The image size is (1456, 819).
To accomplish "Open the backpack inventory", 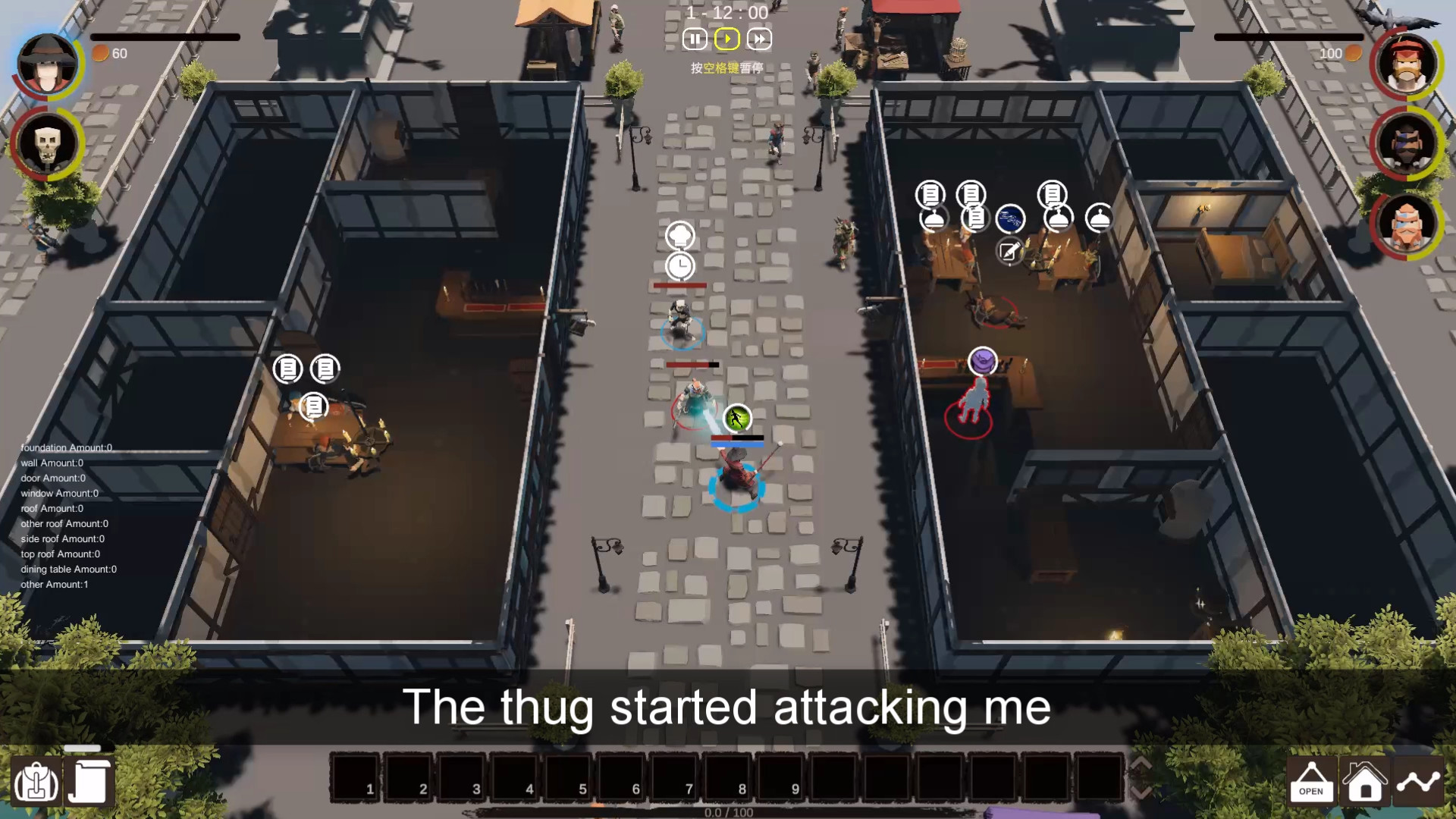I will [36, 781].
